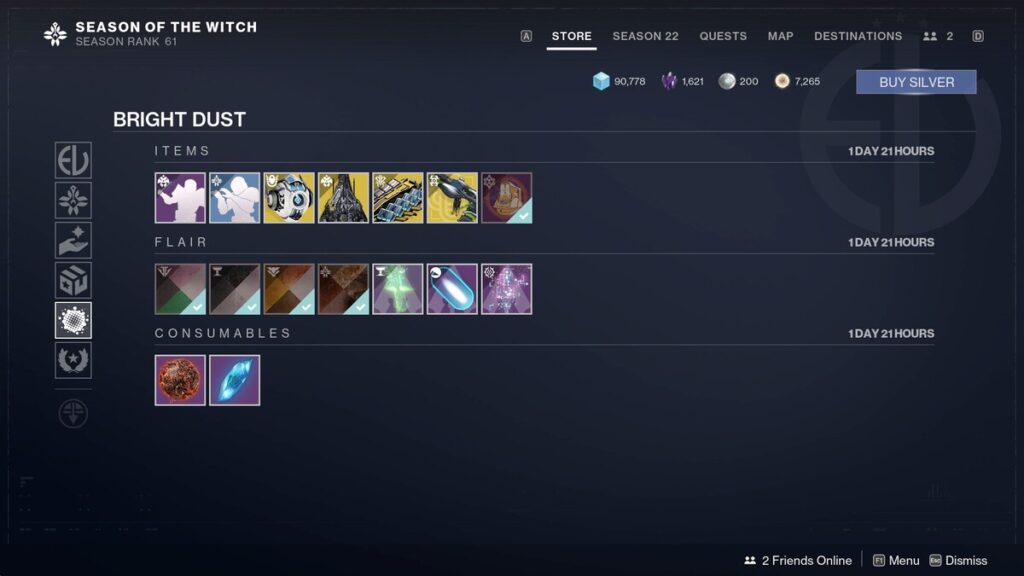Pick the blue emote item
The width and height of the screenshot is (1024, 576).
pos(235,198)
